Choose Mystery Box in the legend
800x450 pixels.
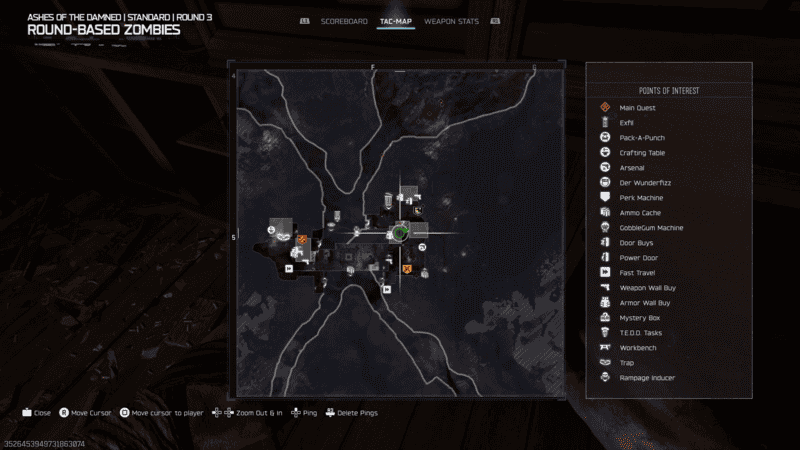[639, 318]
